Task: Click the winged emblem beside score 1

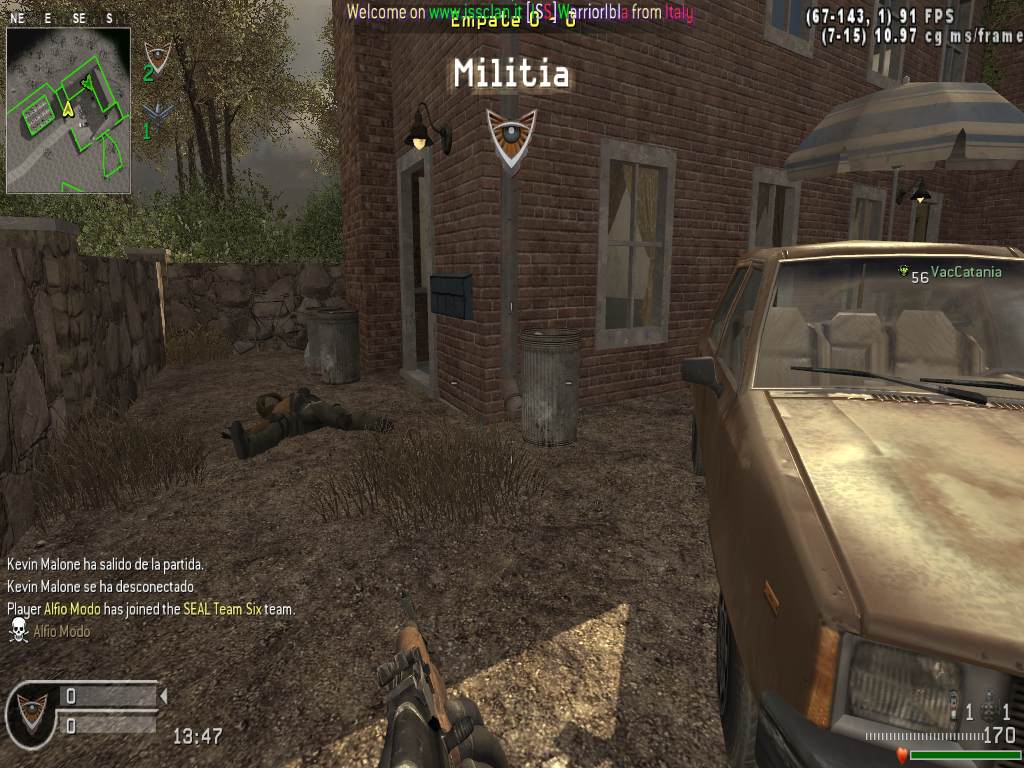Action: coord(157,112)
